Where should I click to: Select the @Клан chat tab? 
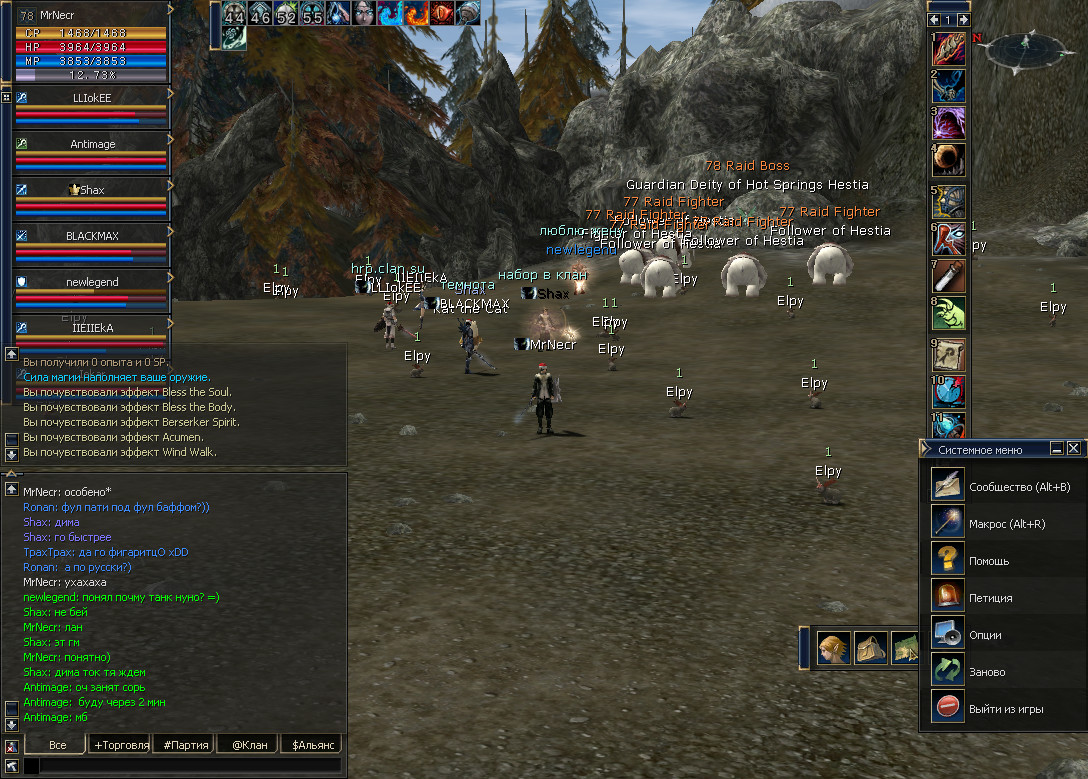(249, 745)
